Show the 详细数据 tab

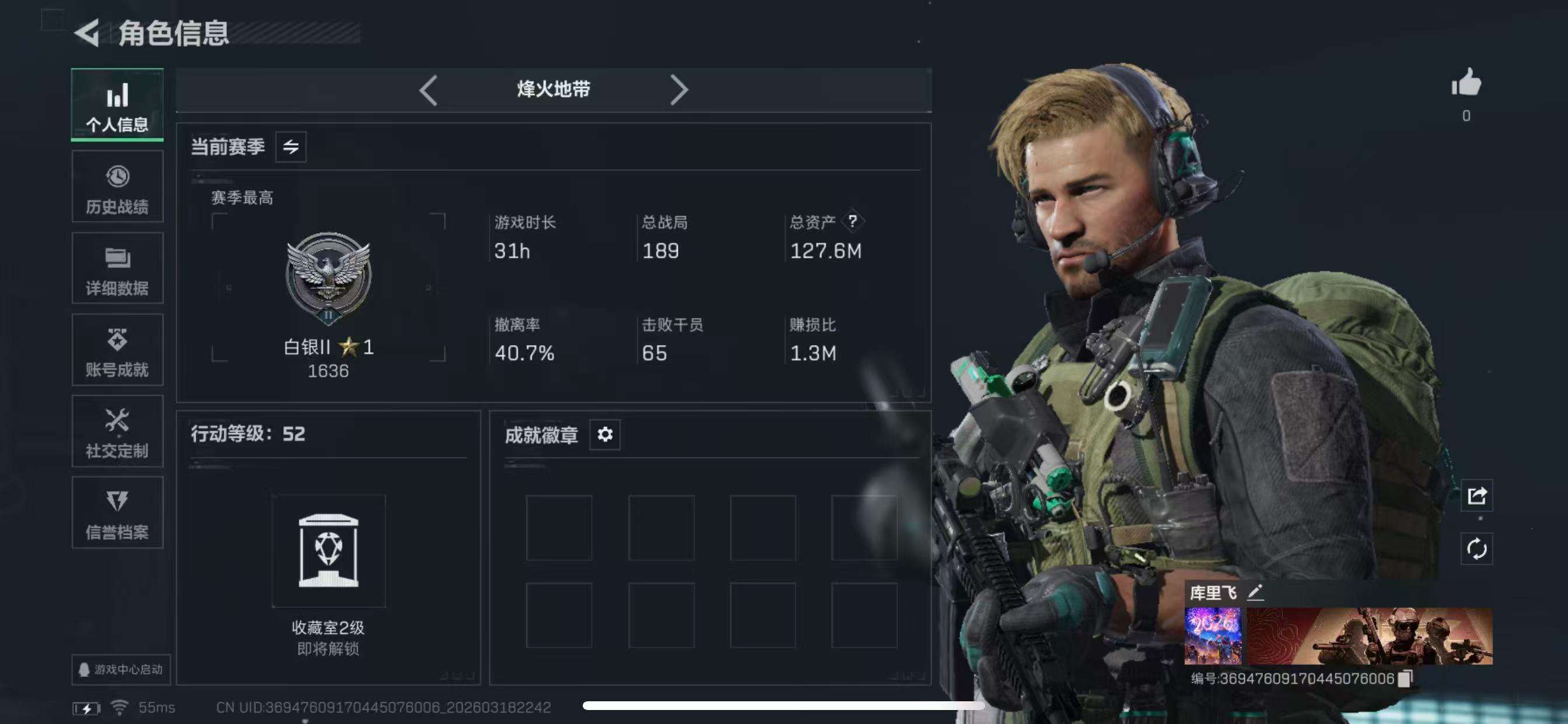click(117, 268)
